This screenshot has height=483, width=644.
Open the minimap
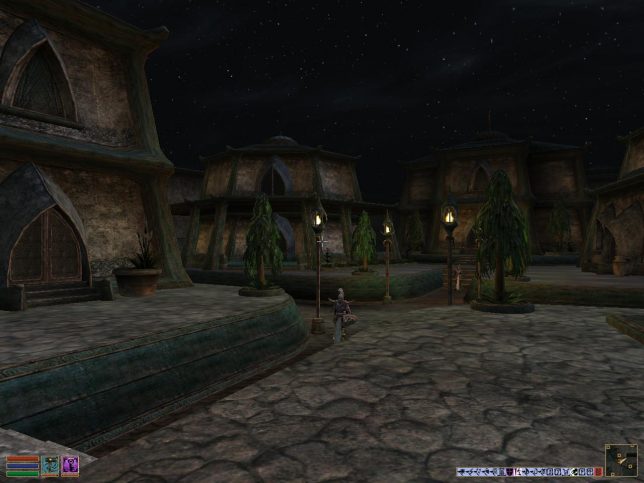click(620, 461)
